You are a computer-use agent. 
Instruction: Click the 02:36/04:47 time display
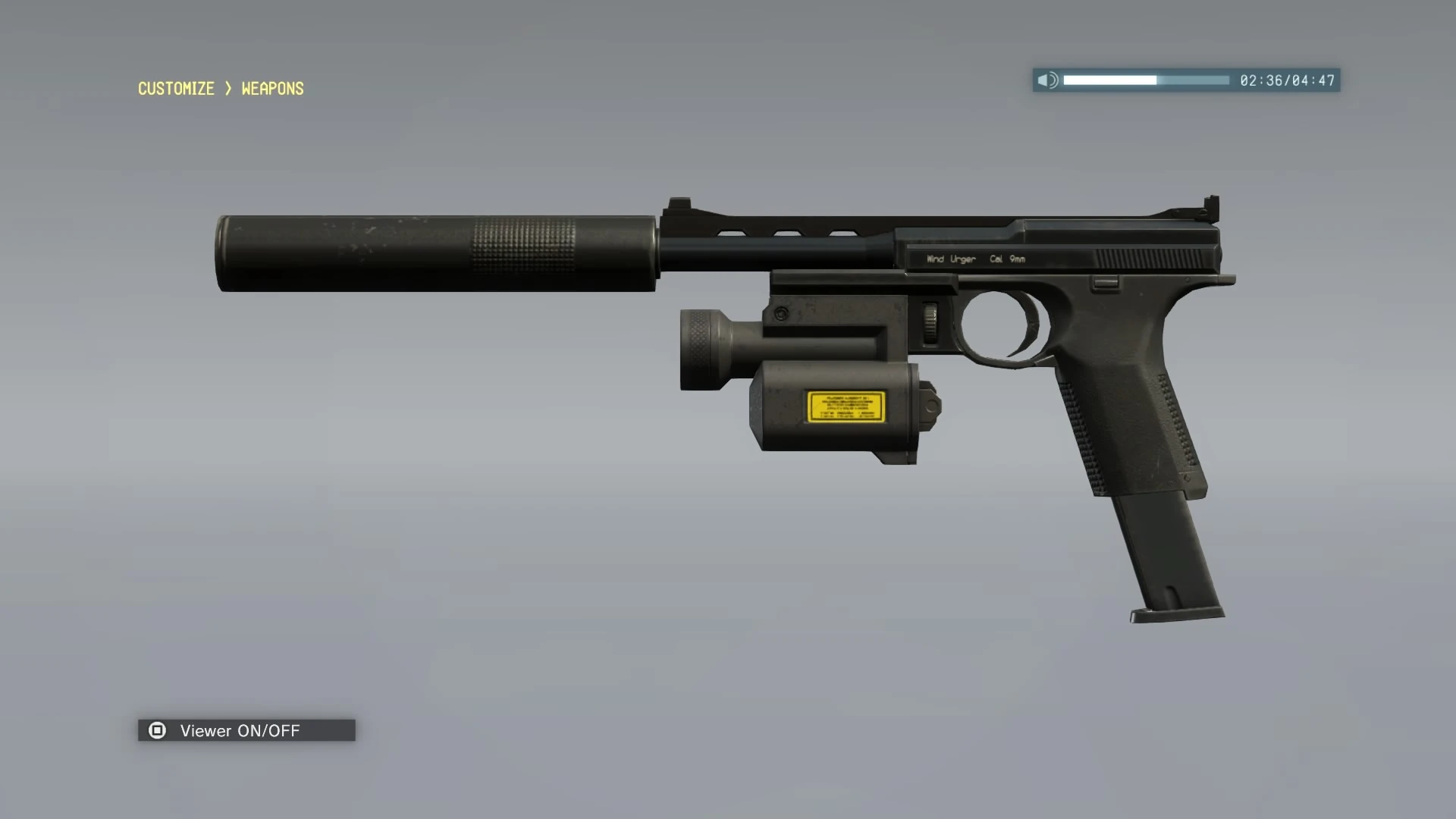tap(1286, 80)
